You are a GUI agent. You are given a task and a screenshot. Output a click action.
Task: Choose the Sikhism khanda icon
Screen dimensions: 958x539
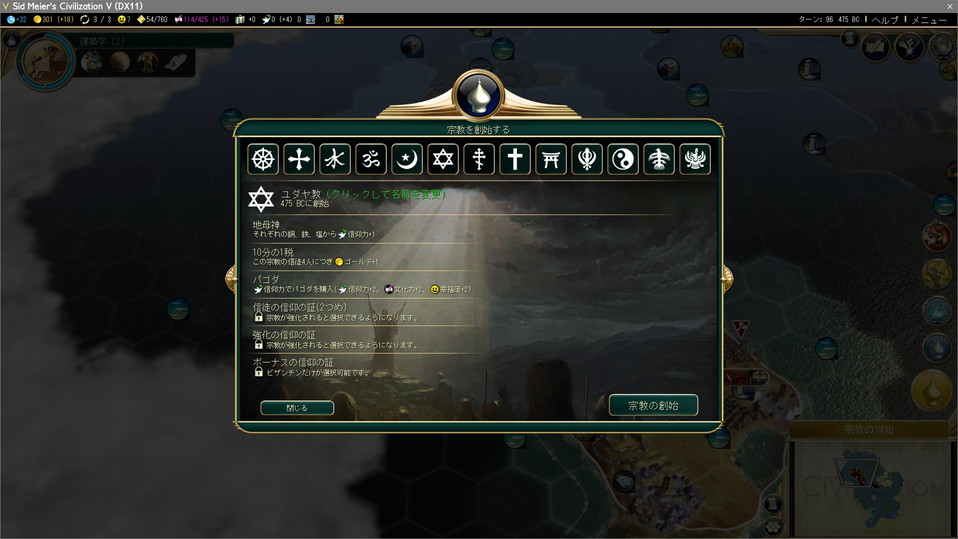587,159
